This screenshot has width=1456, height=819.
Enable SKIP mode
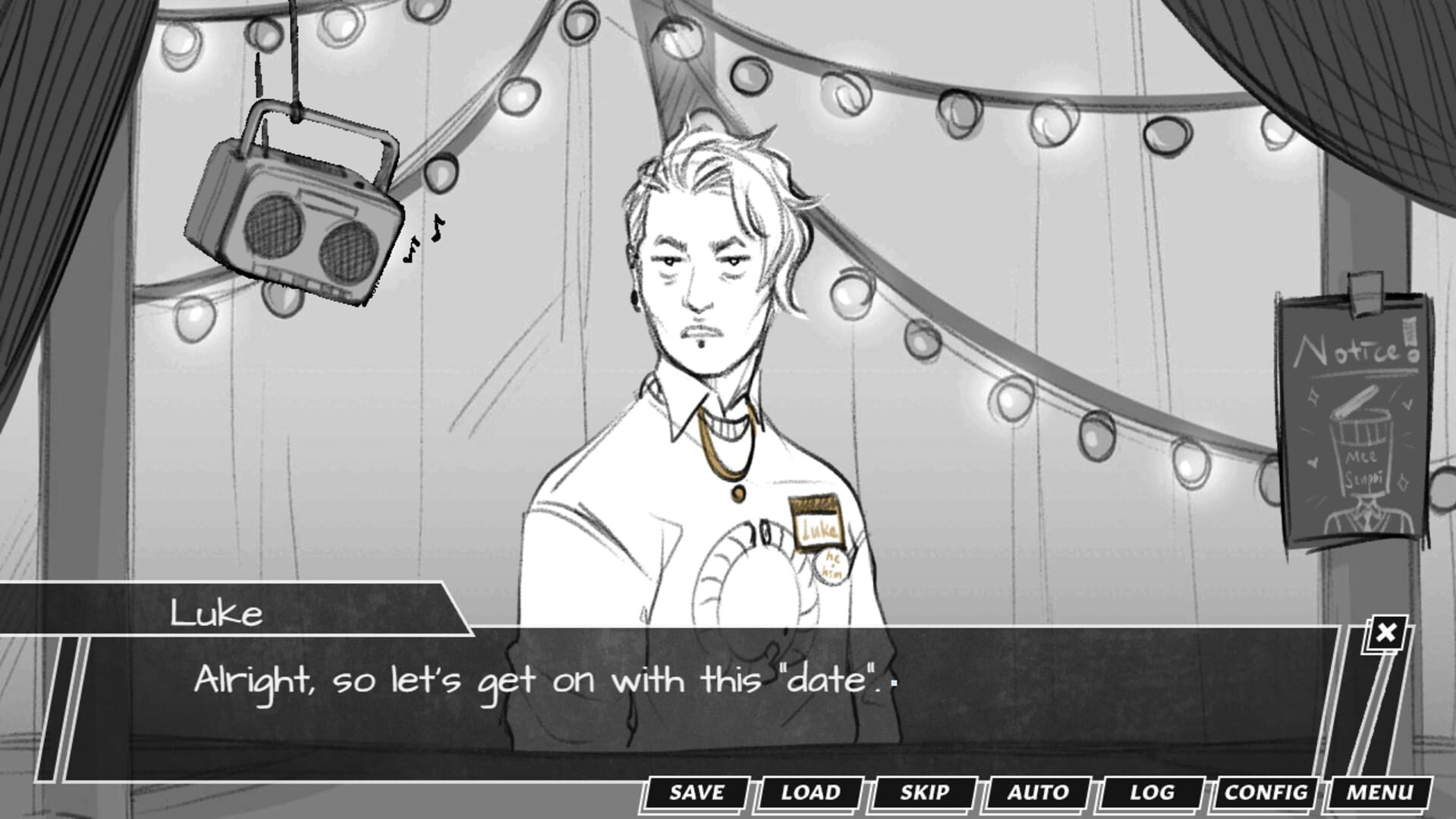click(923, 793)
